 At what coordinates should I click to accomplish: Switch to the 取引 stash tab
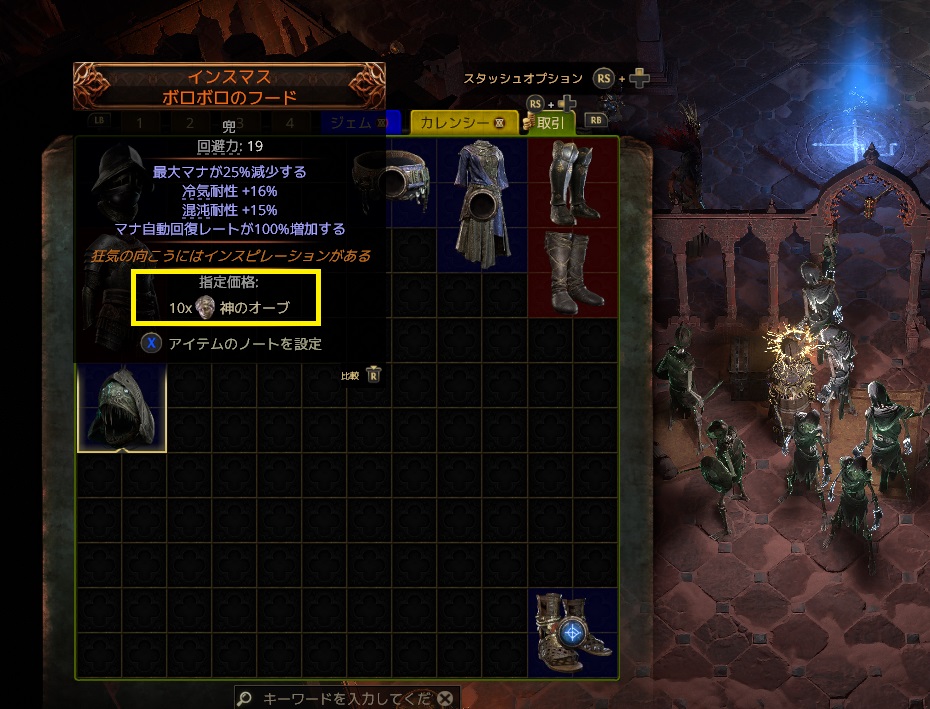(549, 123)
